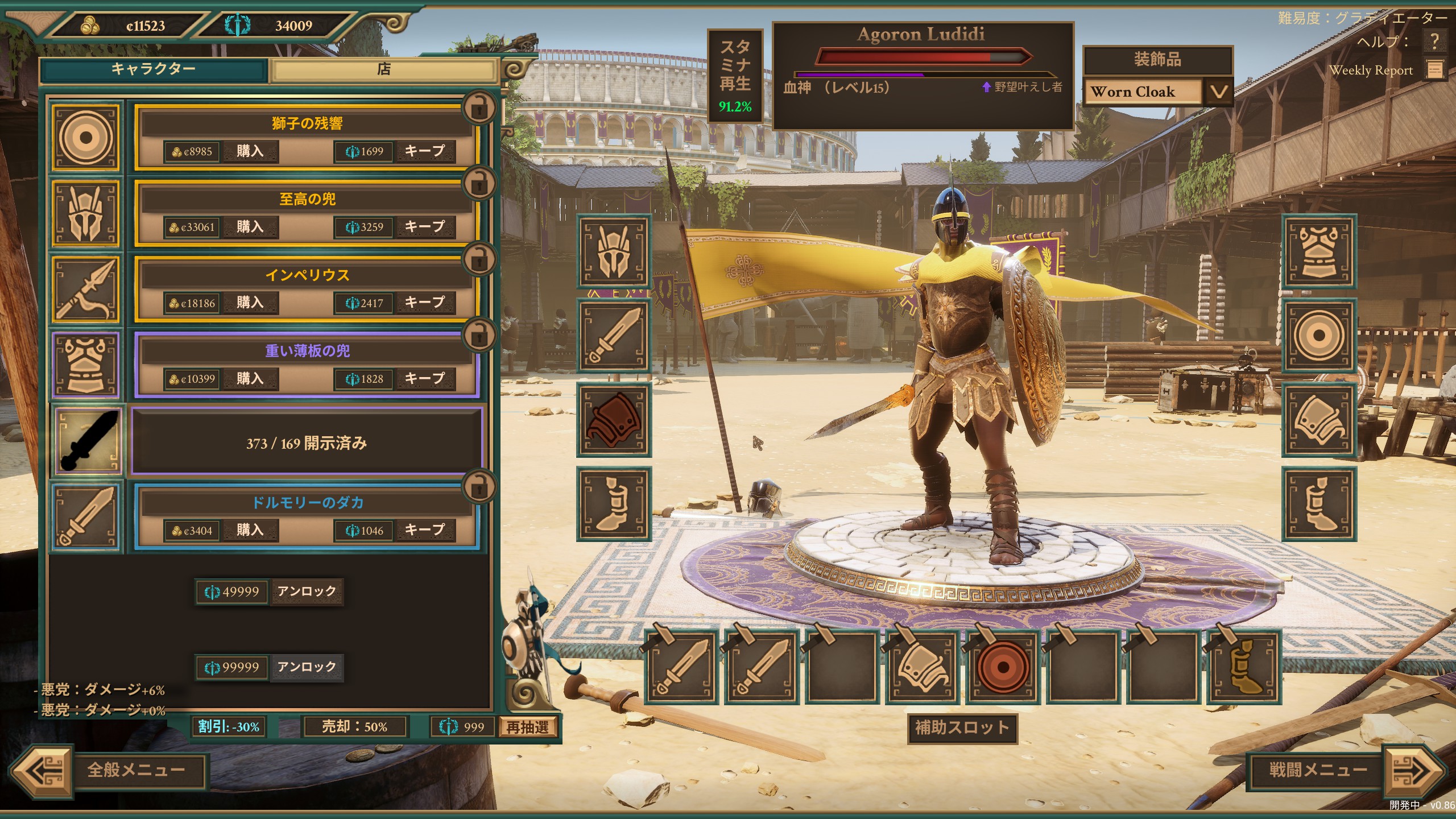Purchase the インペリウス spear
Image resolution: width=1456 pixels, height=819 pixels.
tap(250, 303)
